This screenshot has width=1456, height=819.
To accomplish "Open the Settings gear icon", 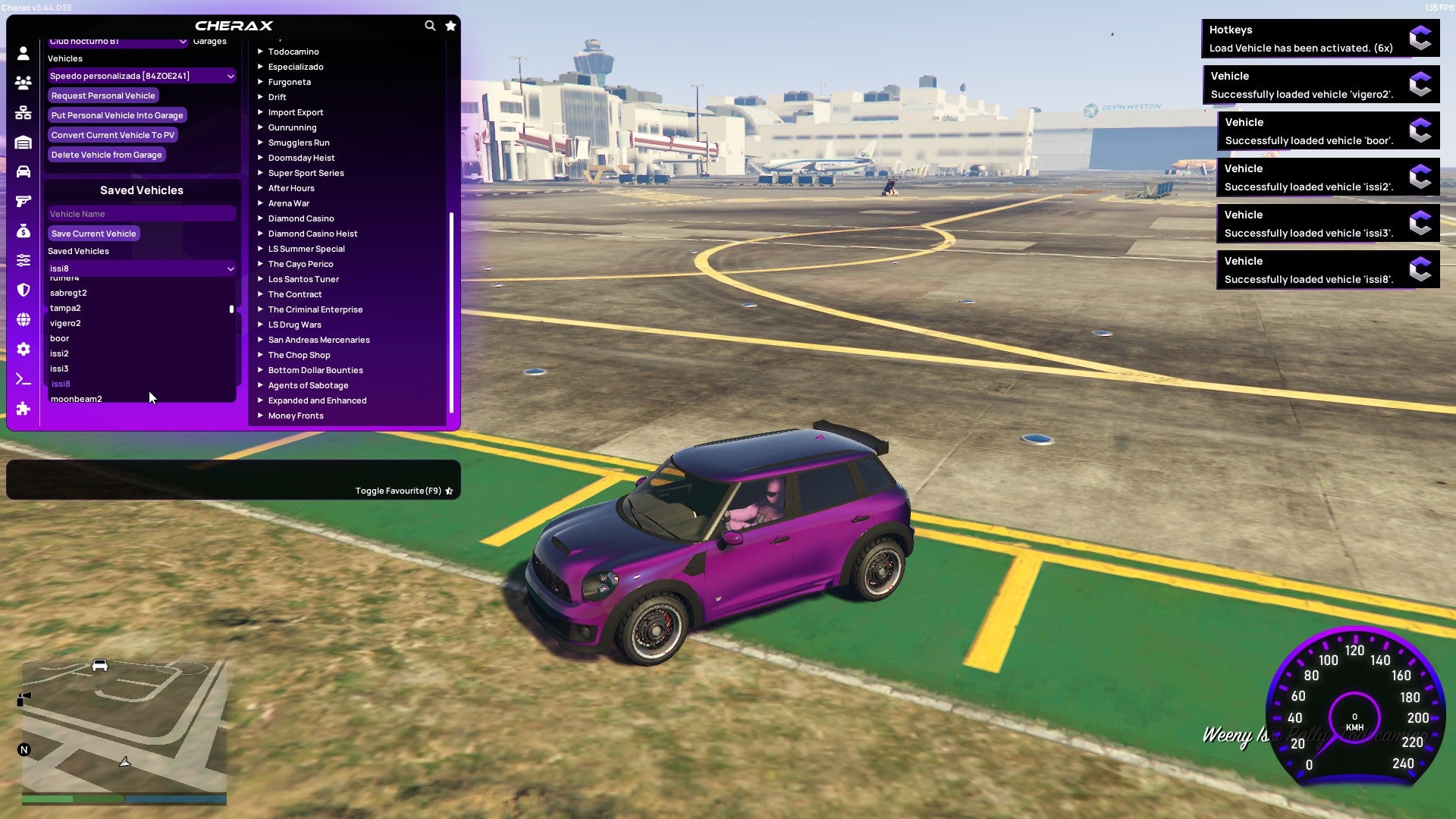I will click(x=23, y=350).
